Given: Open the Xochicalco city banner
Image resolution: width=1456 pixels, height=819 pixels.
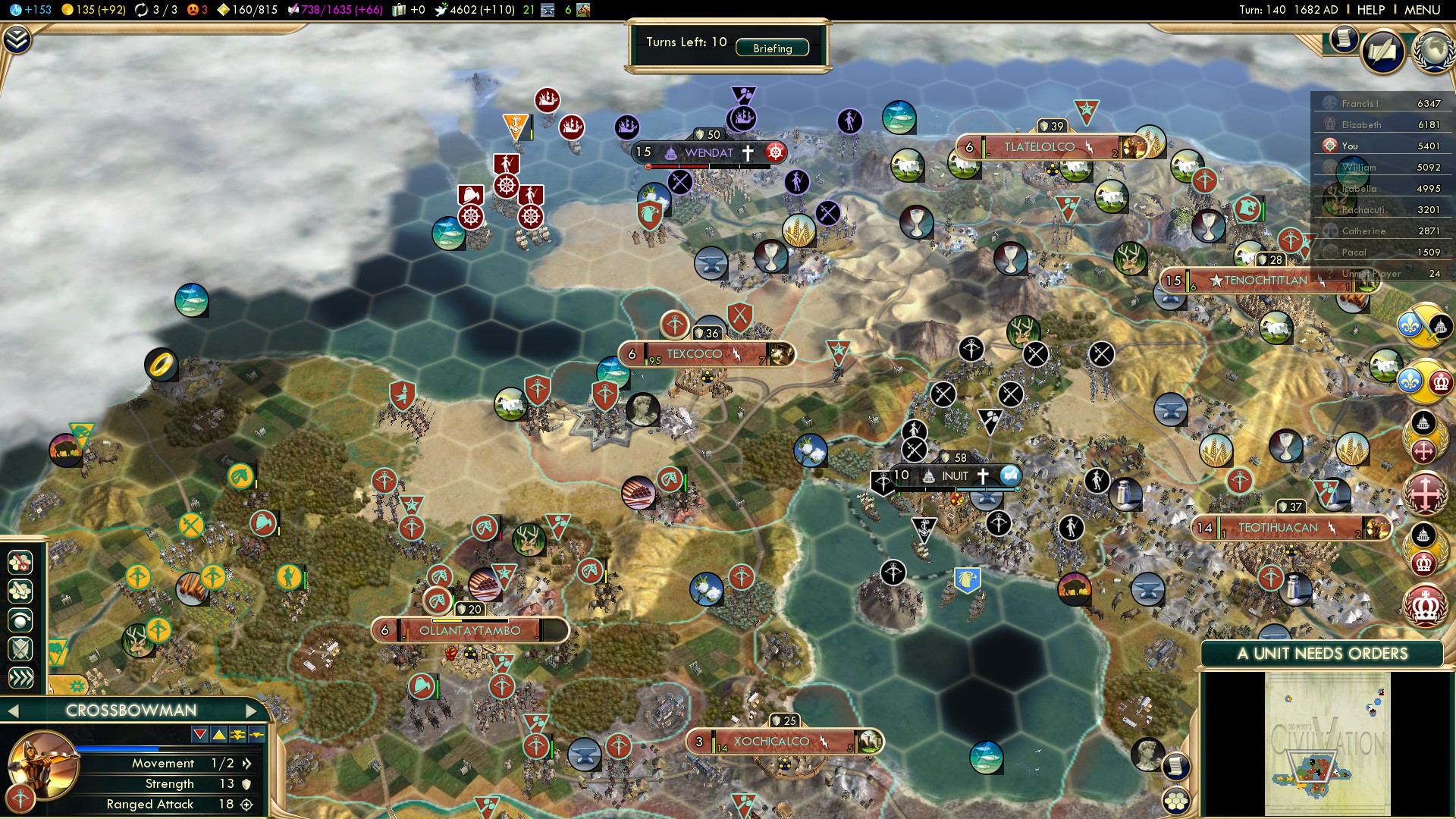Looking at the screenshot, I should click(771, 742).
